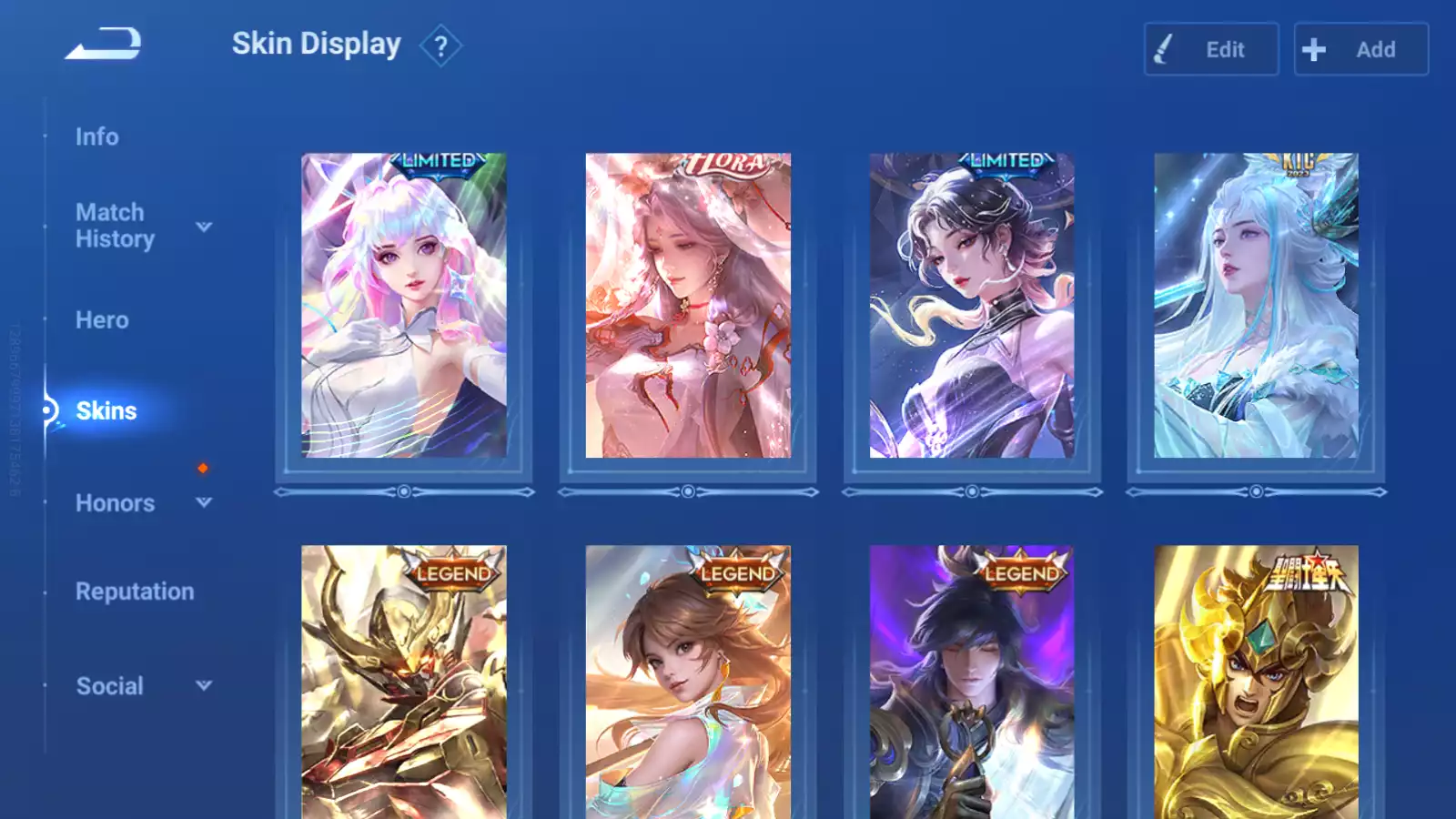Select the dark-haired Limited skin card

[972, 306]
